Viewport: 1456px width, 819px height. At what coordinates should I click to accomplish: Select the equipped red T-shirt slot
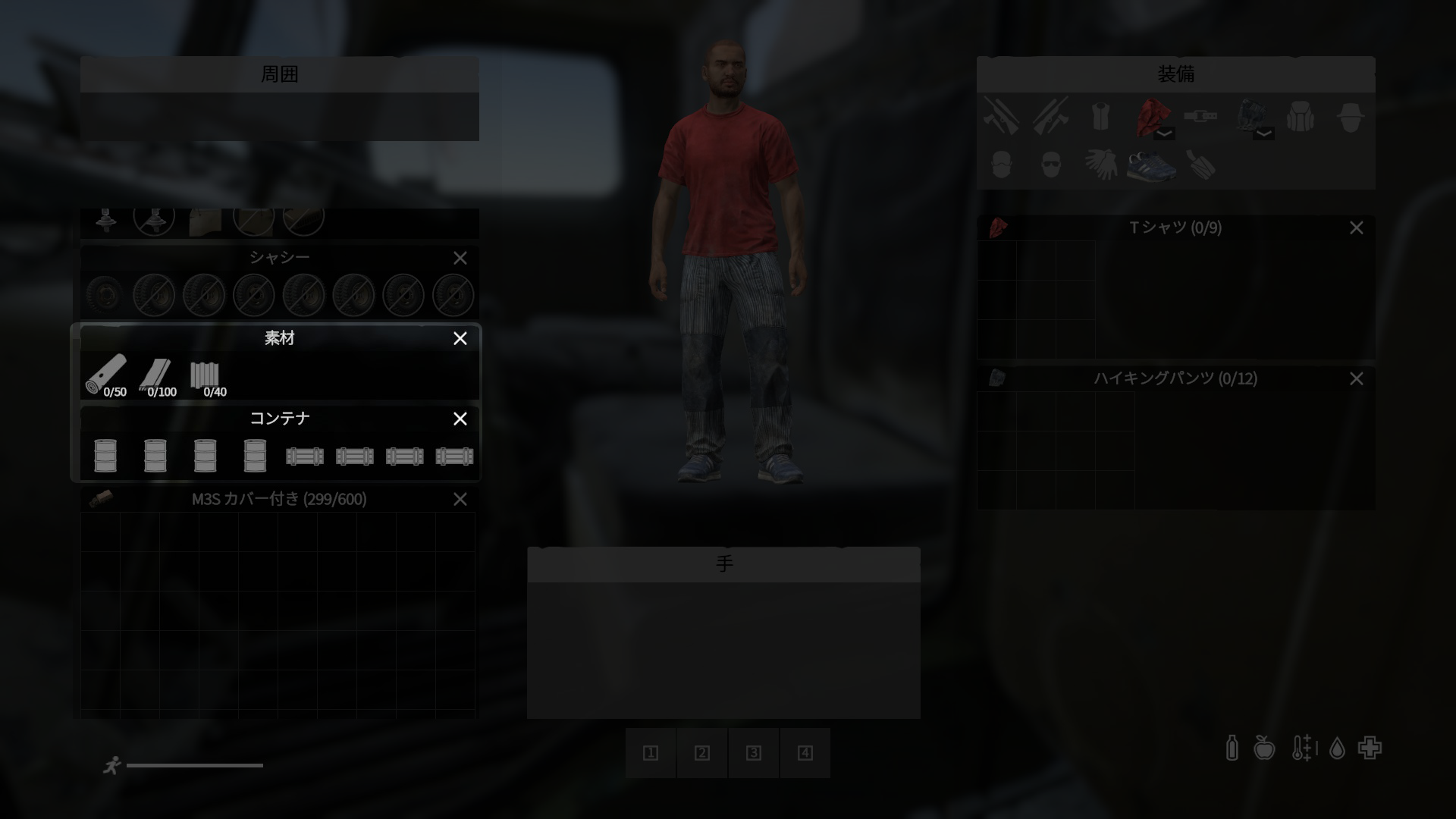(x=1151, y=118)
